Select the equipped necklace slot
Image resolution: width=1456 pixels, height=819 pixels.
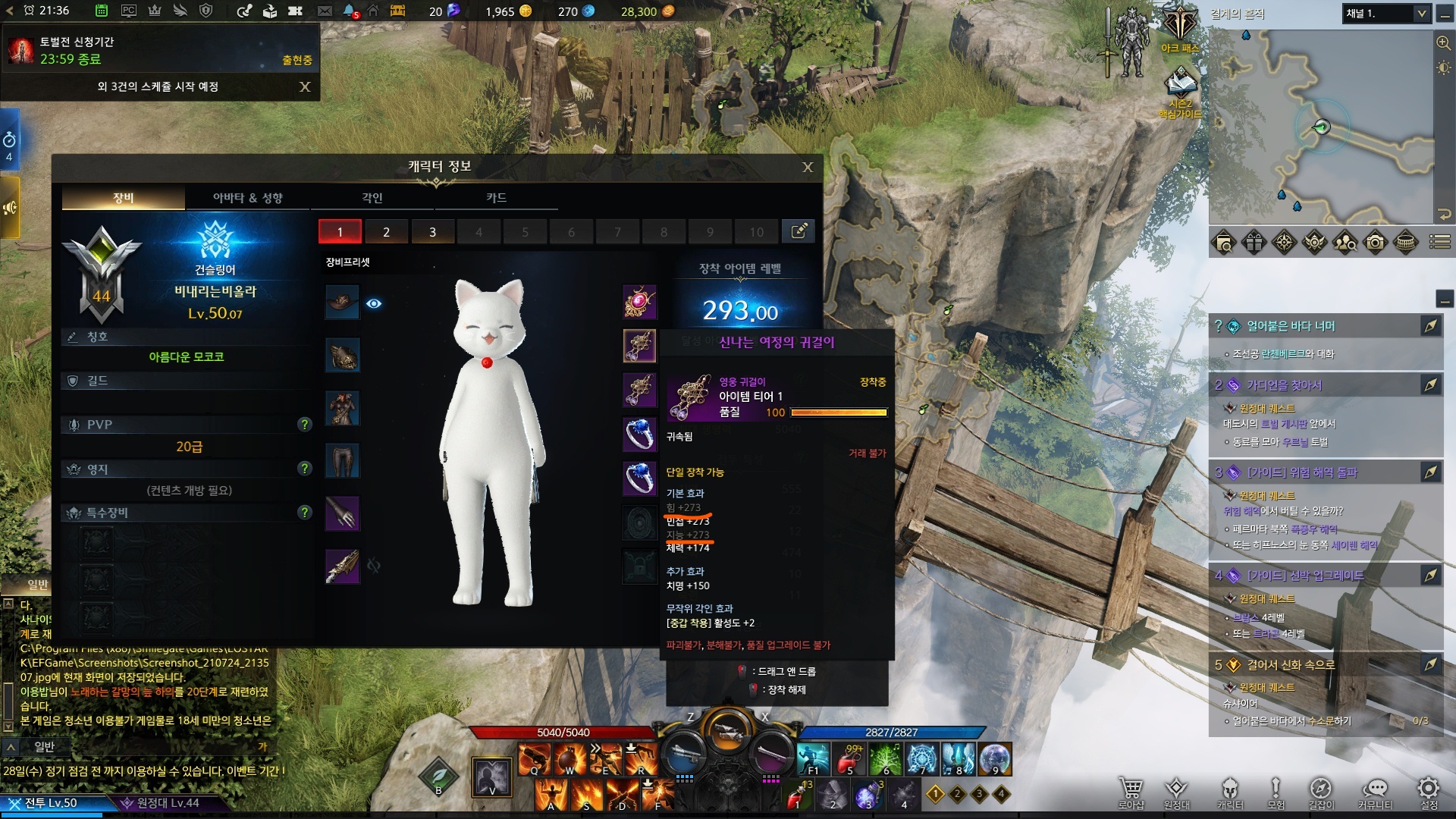click(x=639, y=302)
